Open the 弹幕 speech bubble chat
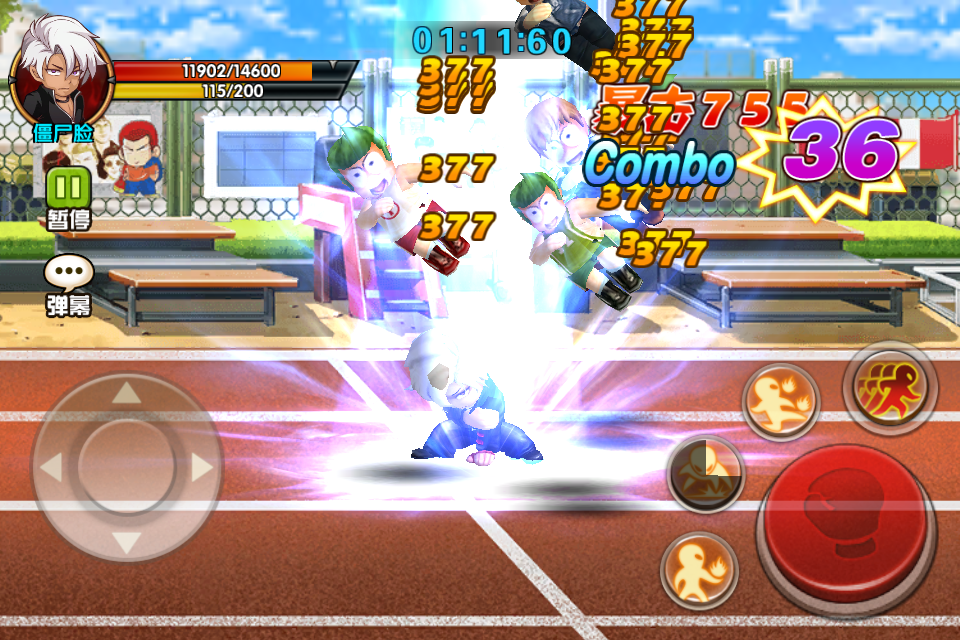This screenshot has height=640, width=960. 68,274
